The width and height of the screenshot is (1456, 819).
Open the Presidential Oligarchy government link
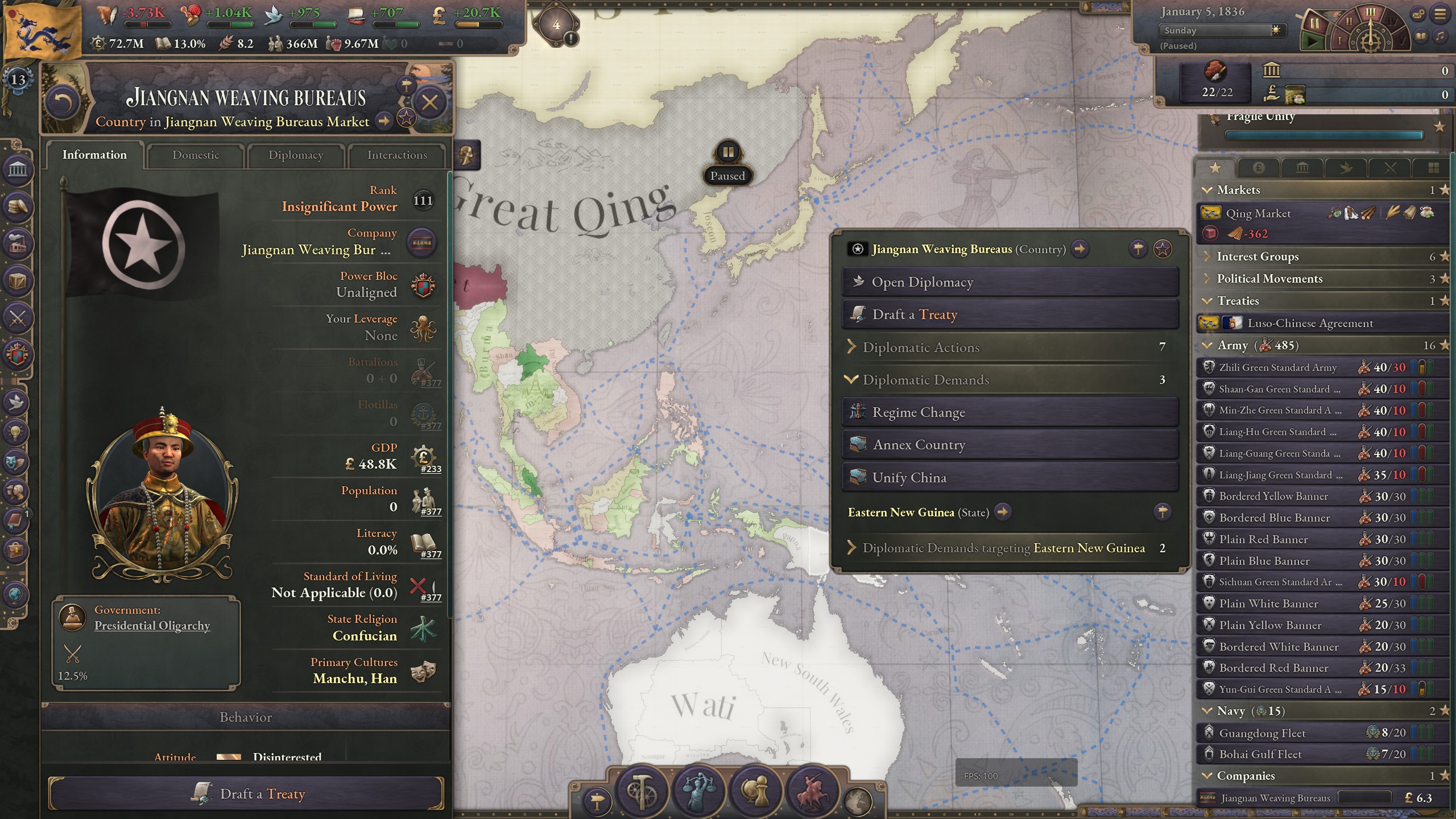[x=152, y=625]
